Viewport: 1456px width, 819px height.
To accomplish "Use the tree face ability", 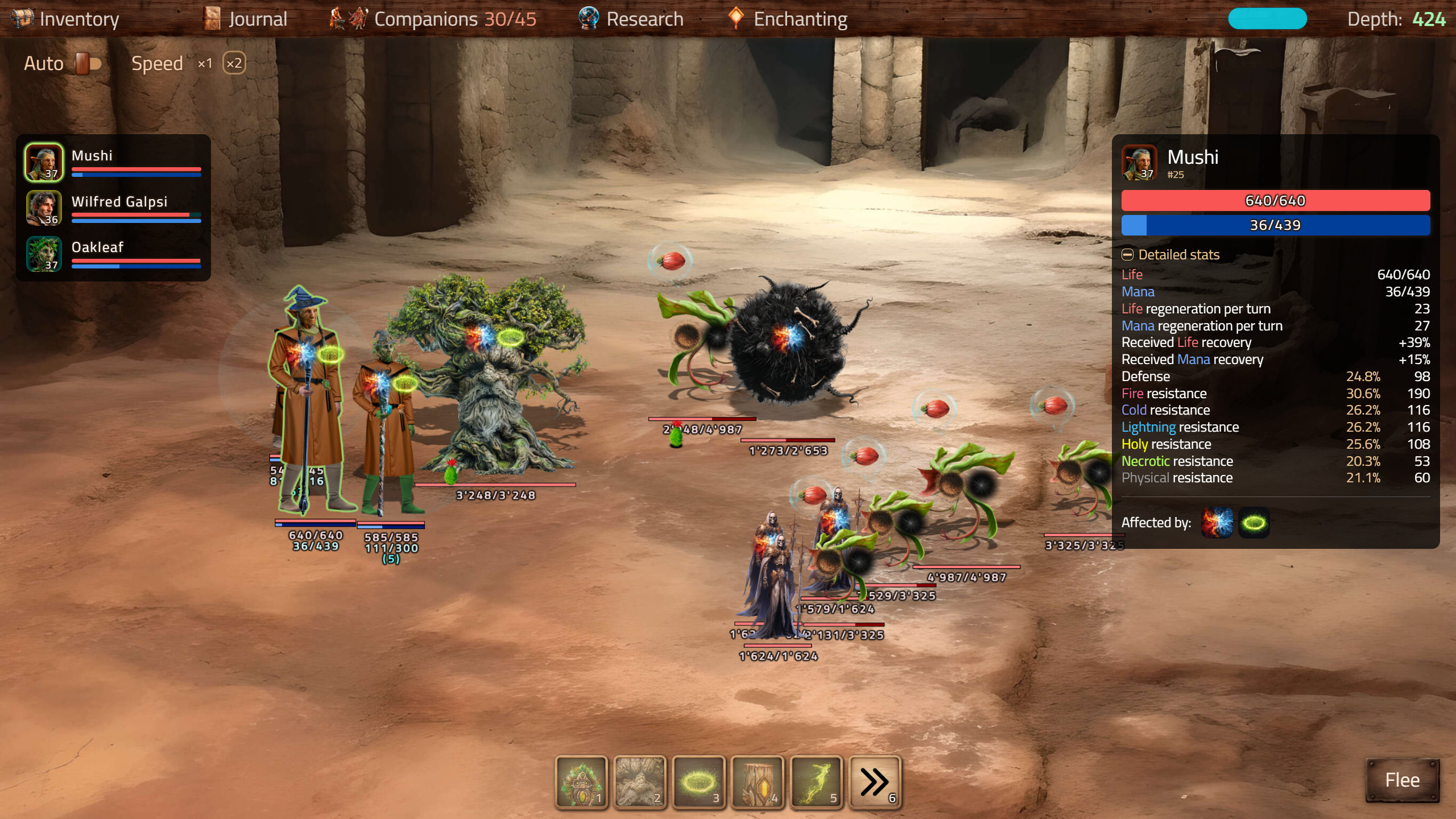I will click(639, 782).
